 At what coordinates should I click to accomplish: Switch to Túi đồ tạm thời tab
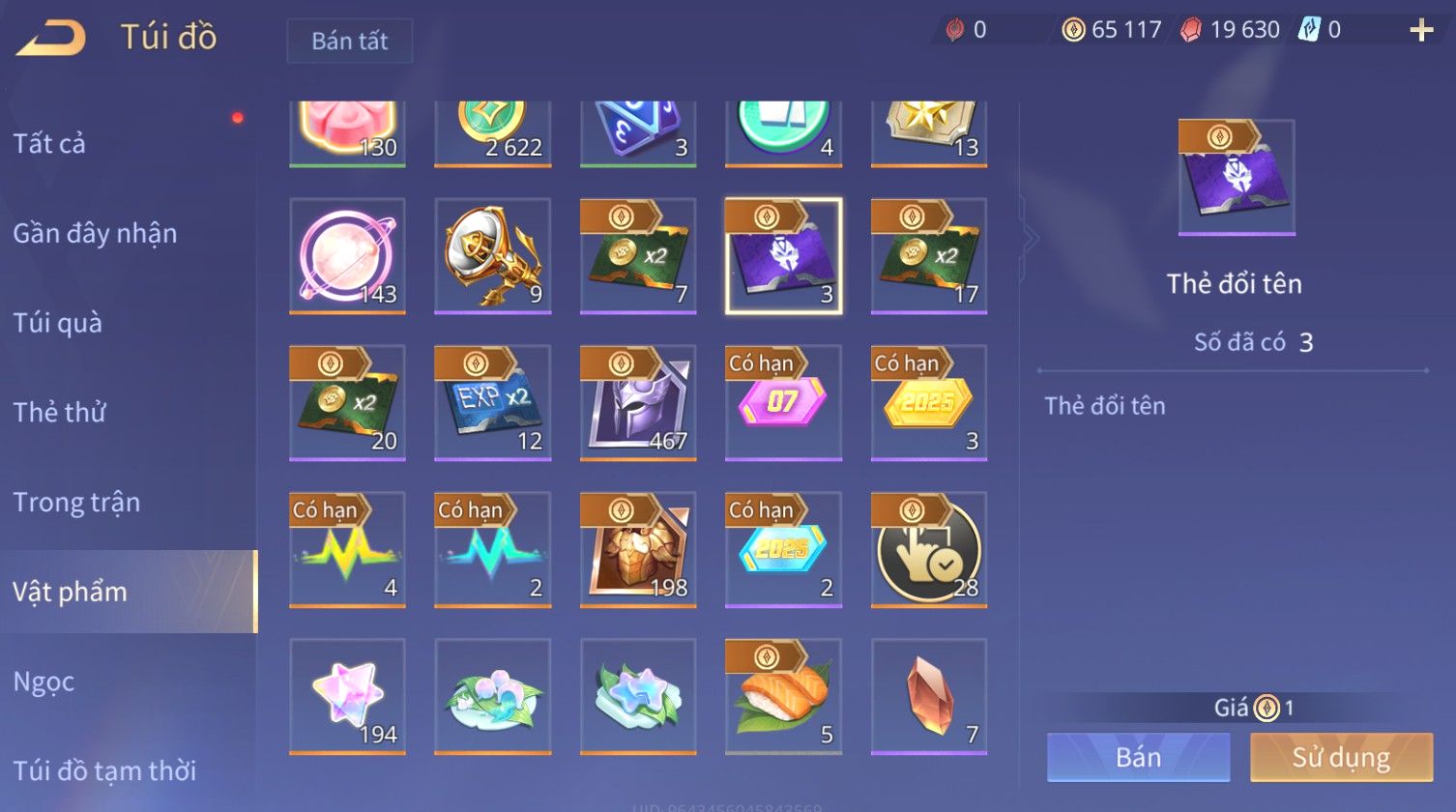click(x=104, y=770)
